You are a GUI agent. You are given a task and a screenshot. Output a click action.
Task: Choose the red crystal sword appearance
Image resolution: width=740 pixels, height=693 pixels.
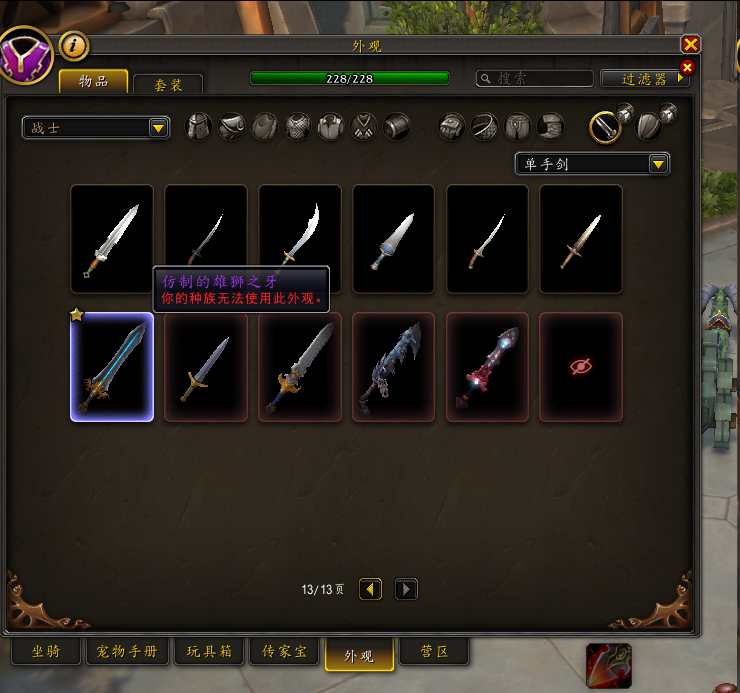pyautogui.click(x=488, y=367)
